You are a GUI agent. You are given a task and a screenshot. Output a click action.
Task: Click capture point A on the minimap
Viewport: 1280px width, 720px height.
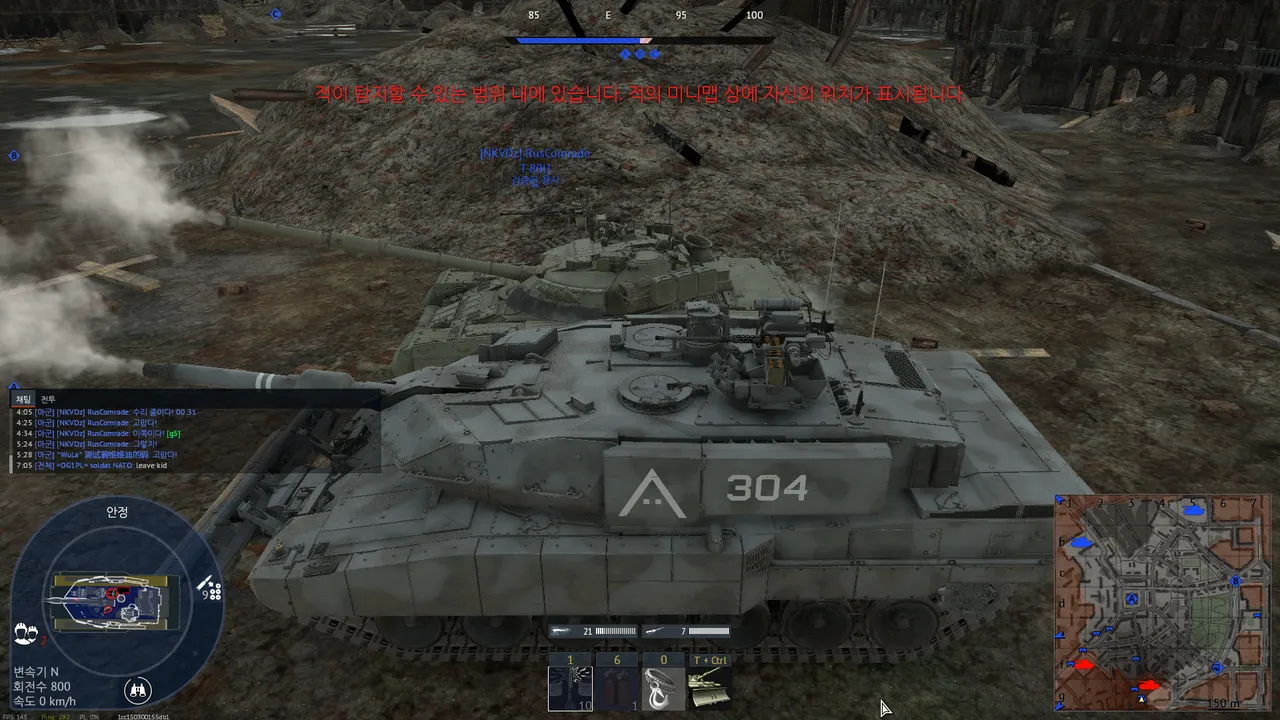[x=1132, y=599]
